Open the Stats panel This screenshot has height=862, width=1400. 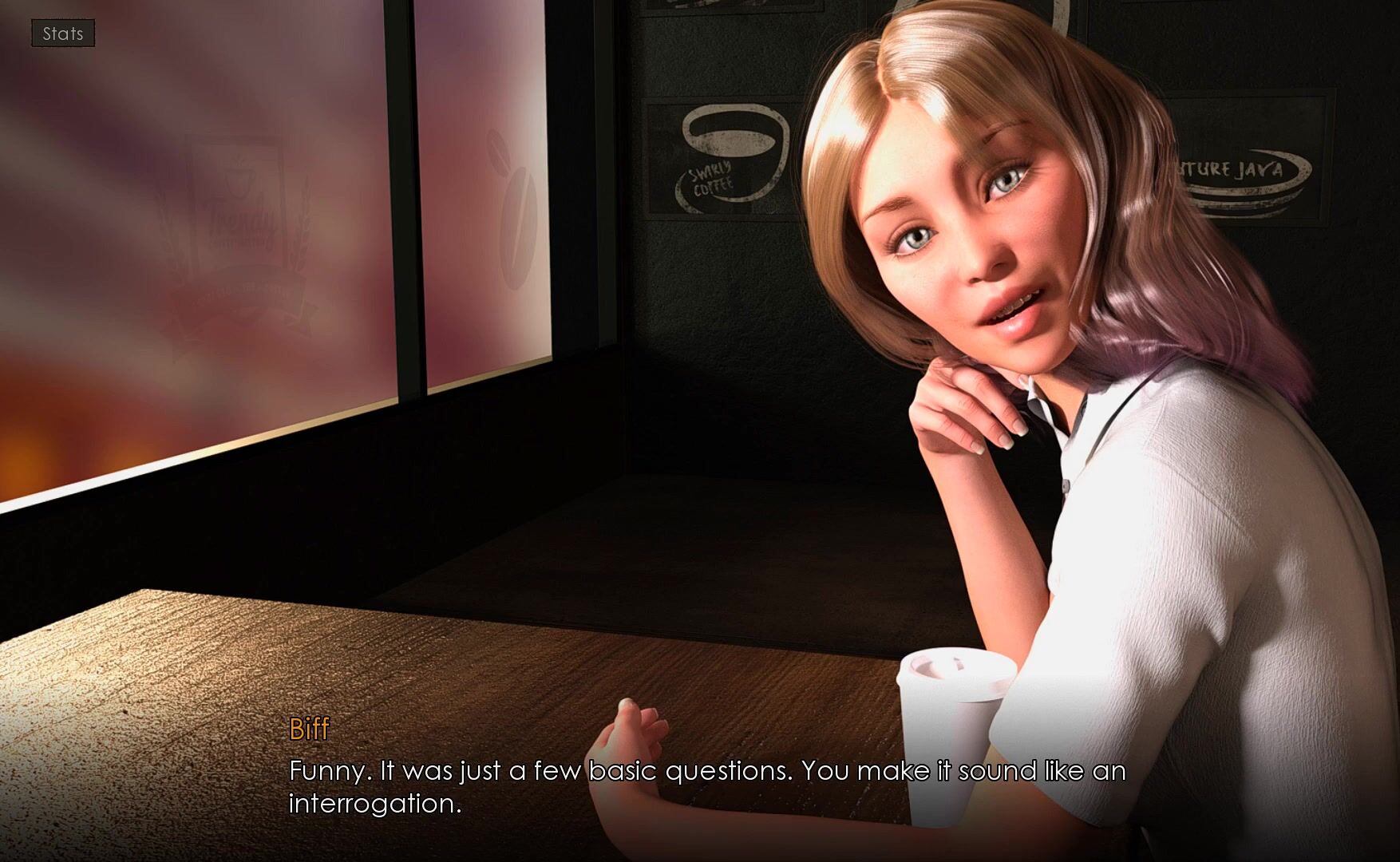[x=63, y=34]
